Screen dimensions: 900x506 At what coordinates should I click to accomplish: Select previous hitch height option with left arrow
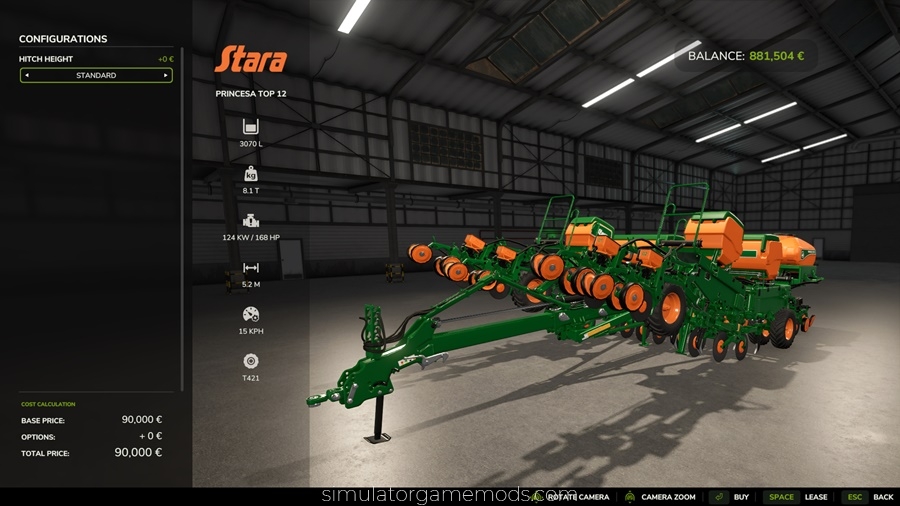point(27,75)
